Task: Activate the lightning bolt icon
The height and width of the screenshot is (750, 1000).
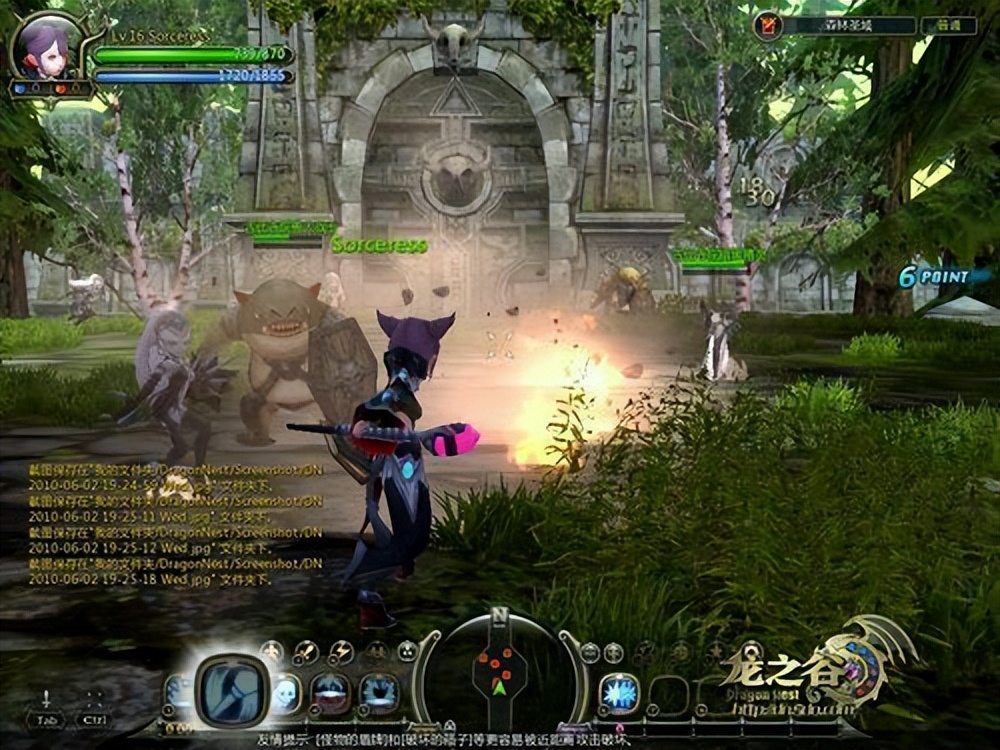Action: coord(341,653)
